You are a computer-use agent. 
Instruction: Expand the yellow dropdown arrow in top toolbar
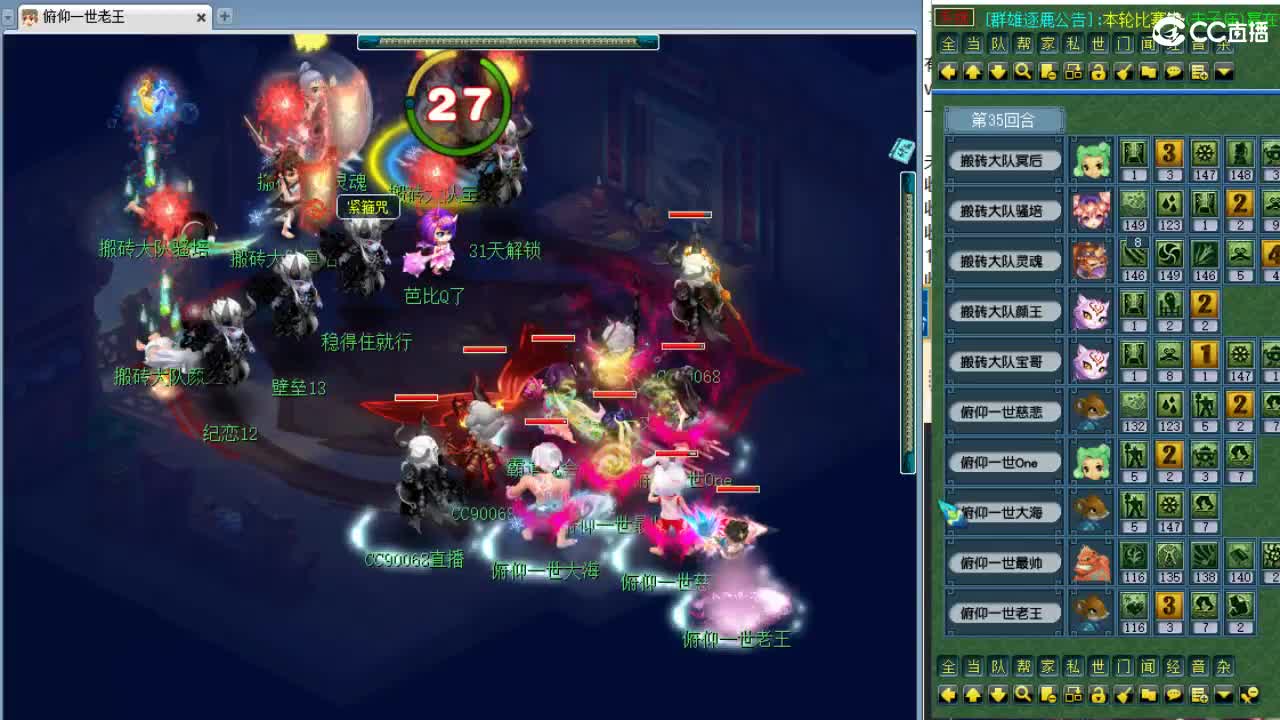[1225, 71]
